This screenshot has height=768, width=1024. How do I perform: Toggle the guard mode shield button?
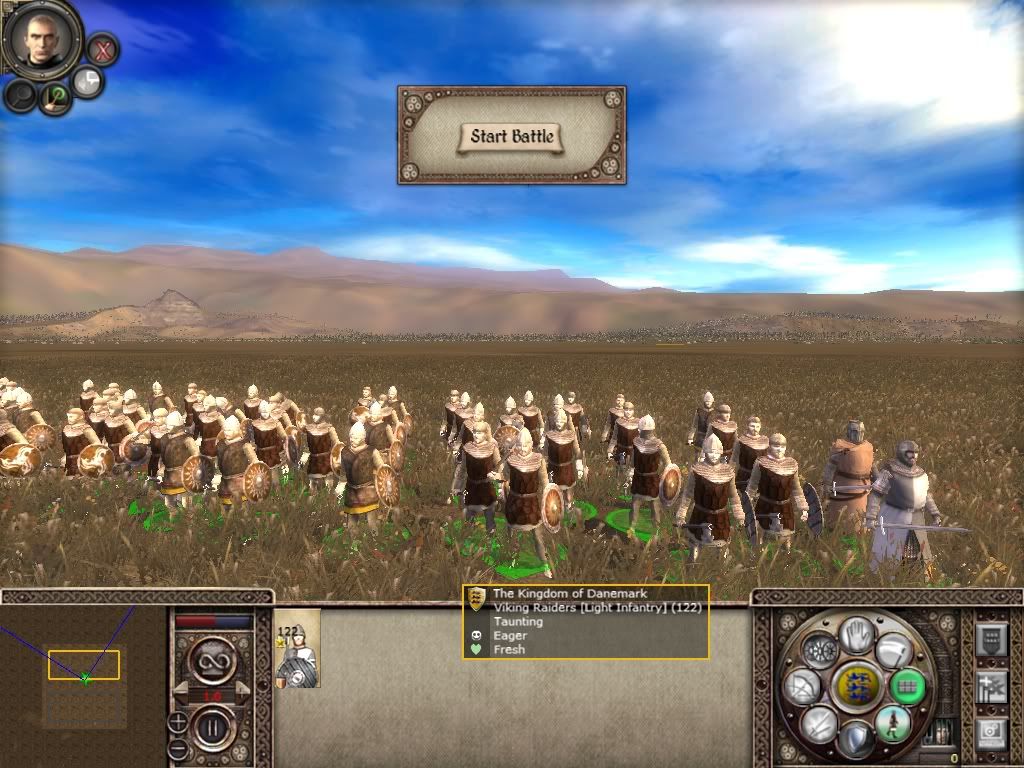click(x=856, y=741)
